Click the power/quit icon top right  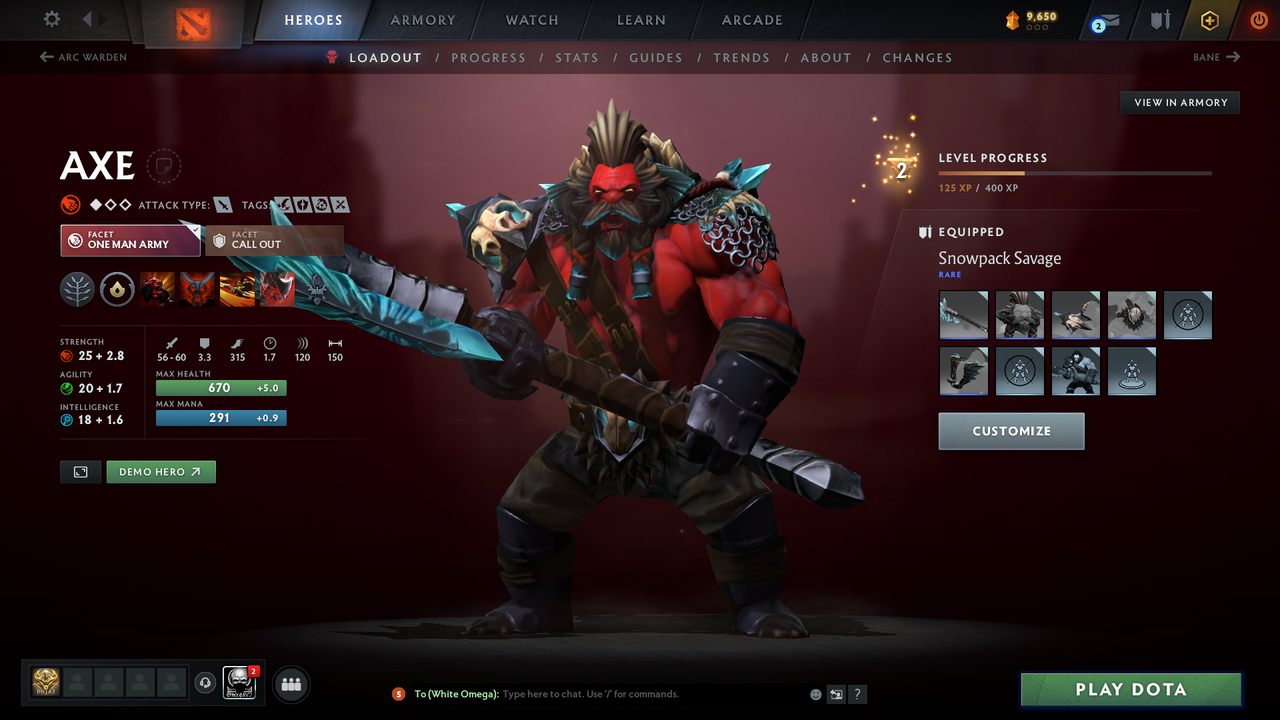(1258, 20)
